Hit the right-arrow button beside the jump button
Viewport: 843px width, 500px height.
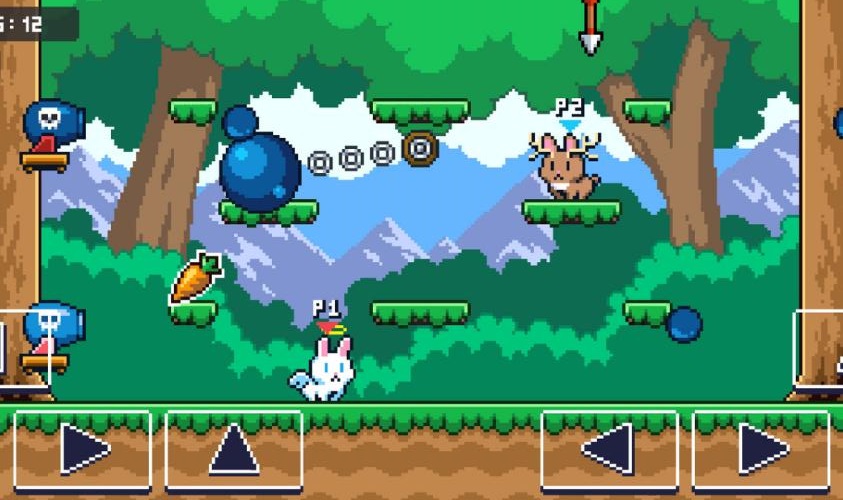(x=82, y=450)
